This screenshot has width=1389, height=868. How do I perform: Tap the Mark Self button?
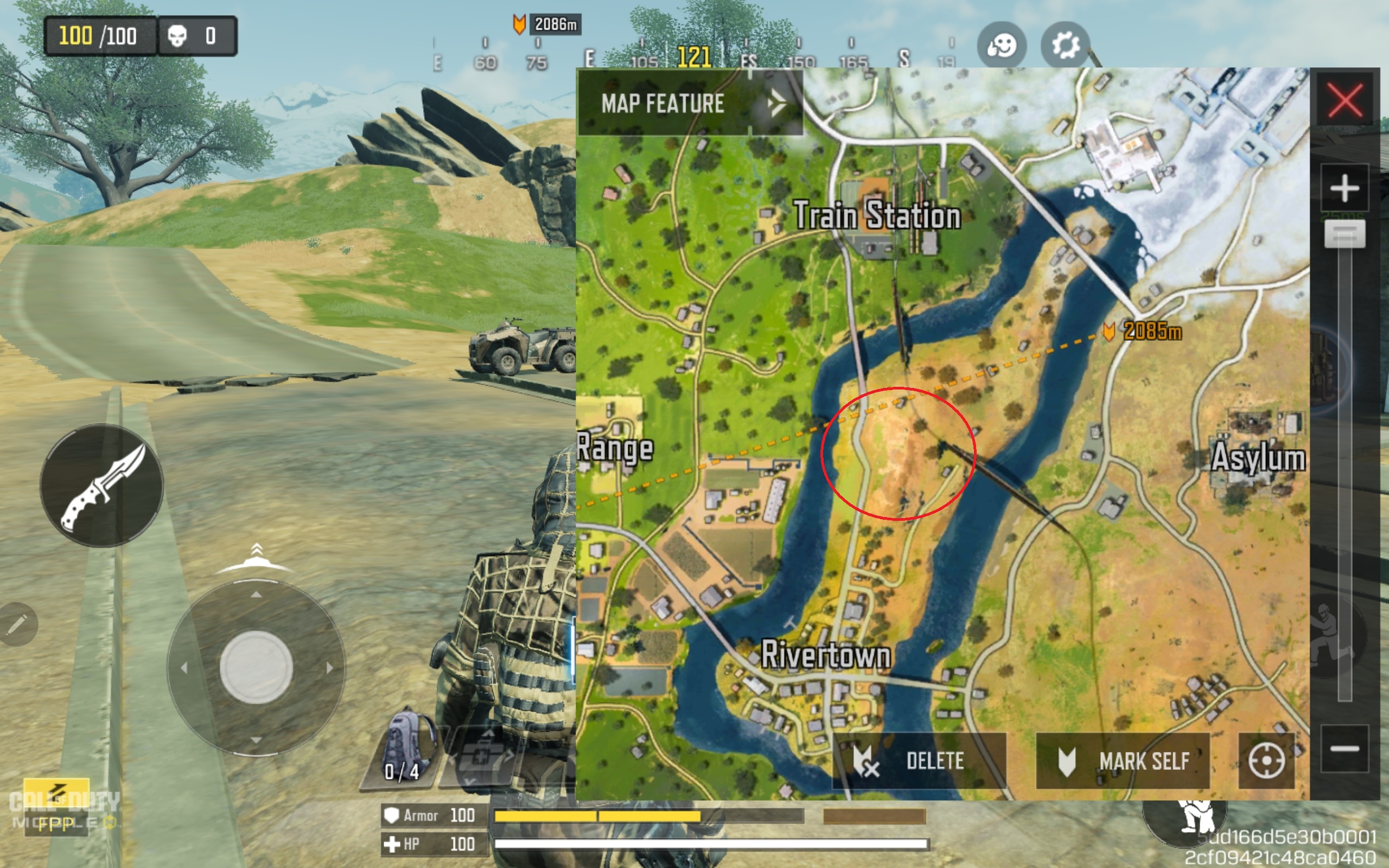point(1123,761)
